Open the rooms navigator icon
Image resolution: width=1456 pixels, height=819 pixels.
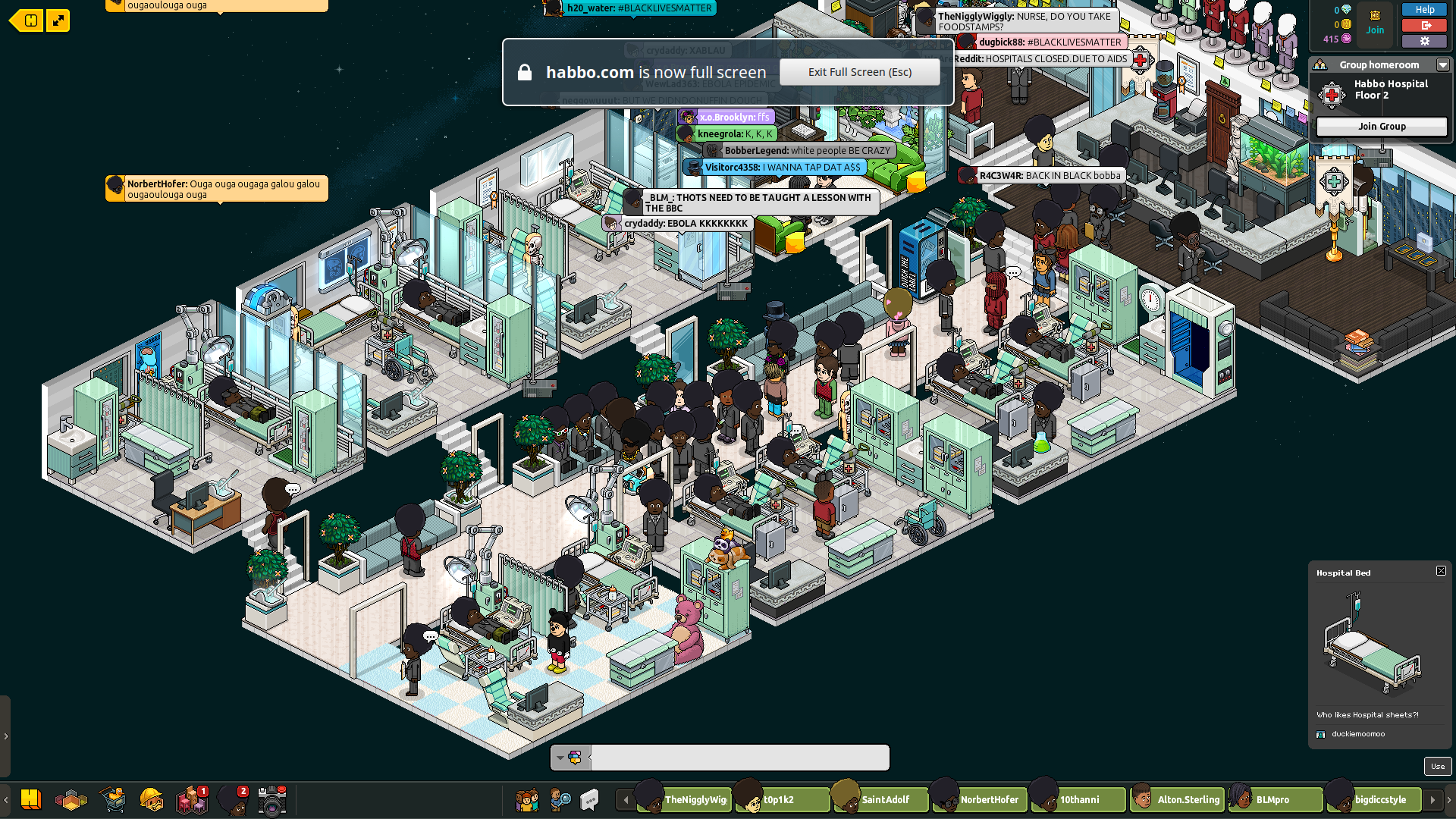(71, 799)
